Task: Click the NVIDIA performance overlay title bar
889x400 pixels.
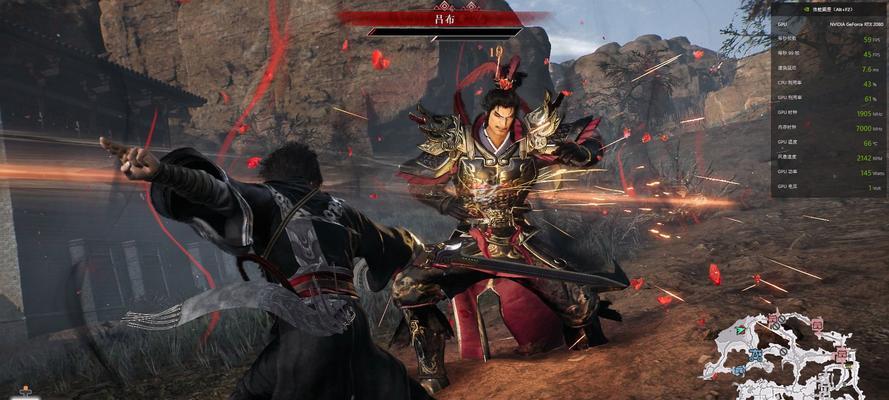Action: tap(828, 9)
